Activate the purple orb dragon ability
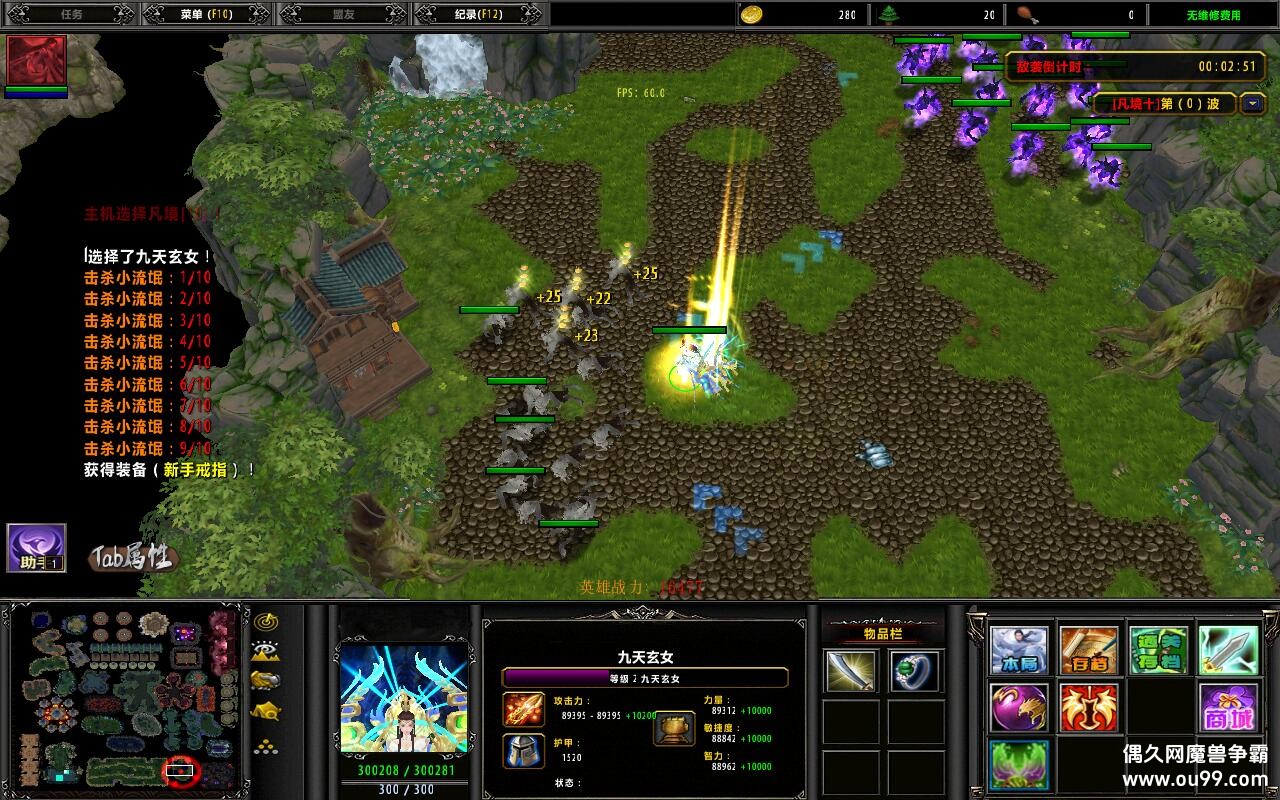The image size is (1280, 800). (x=1019, y=708)
